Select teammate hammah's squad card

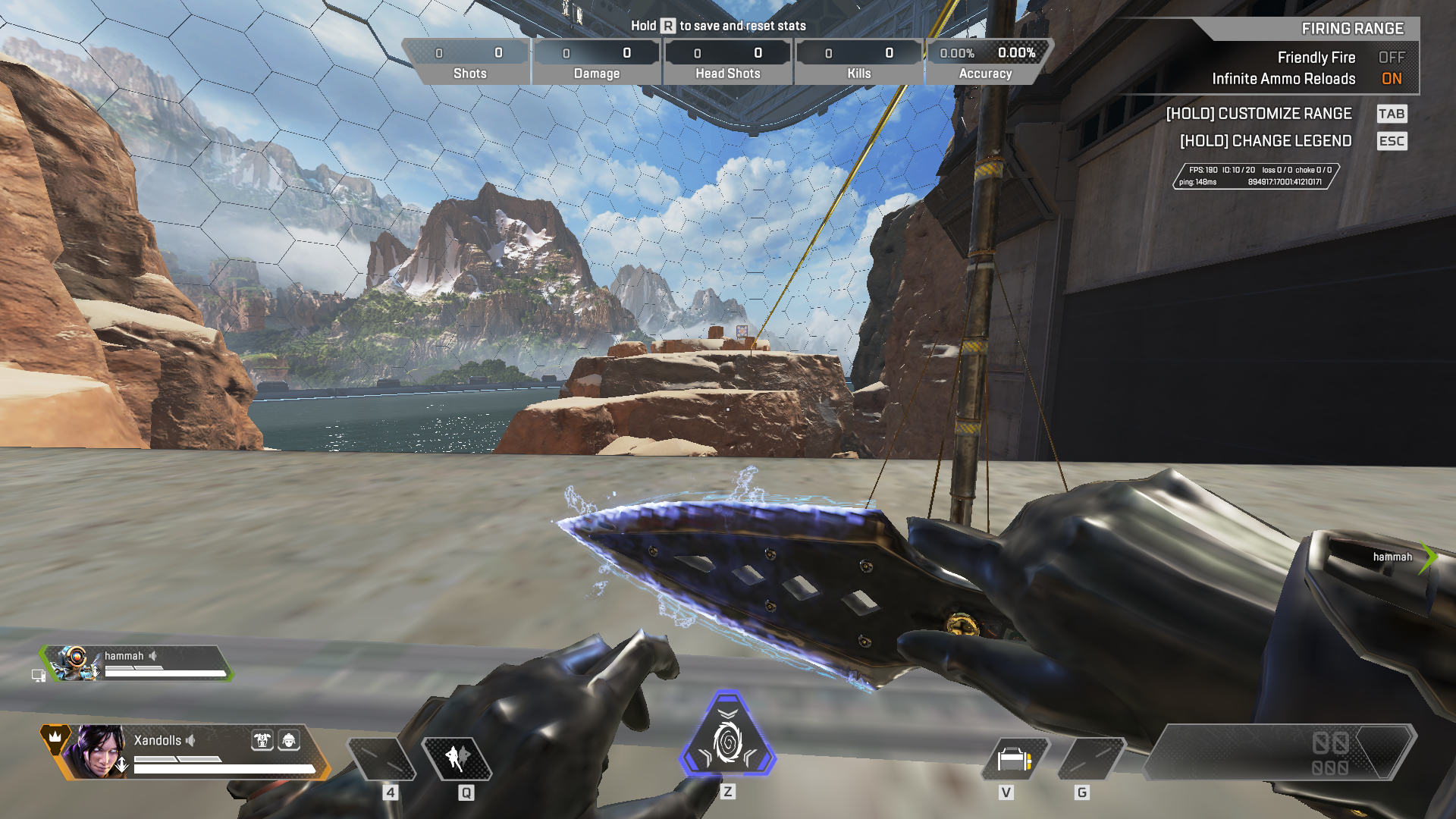coord(136,664)
